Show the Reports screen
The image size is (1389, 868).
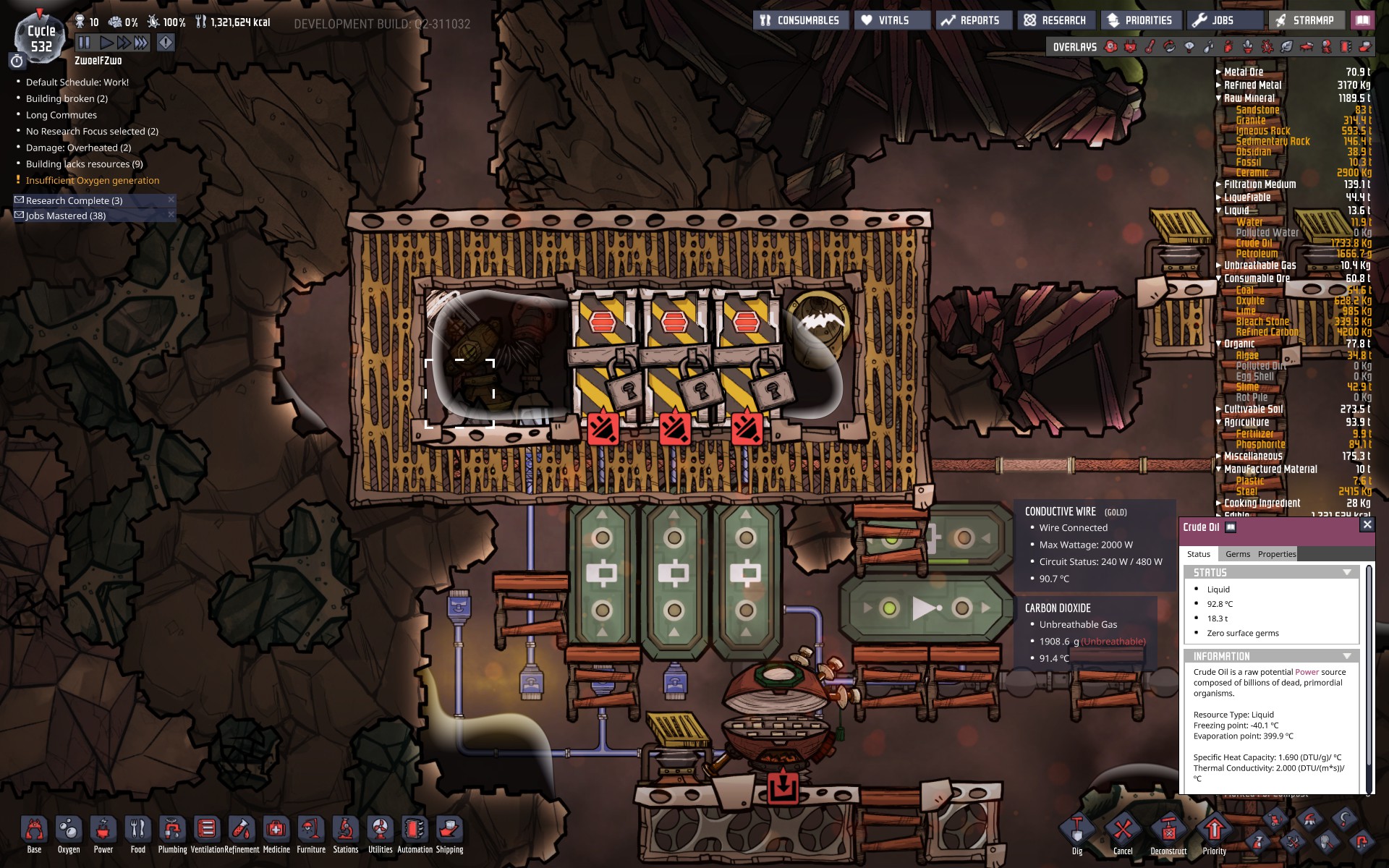coord(969,20)
